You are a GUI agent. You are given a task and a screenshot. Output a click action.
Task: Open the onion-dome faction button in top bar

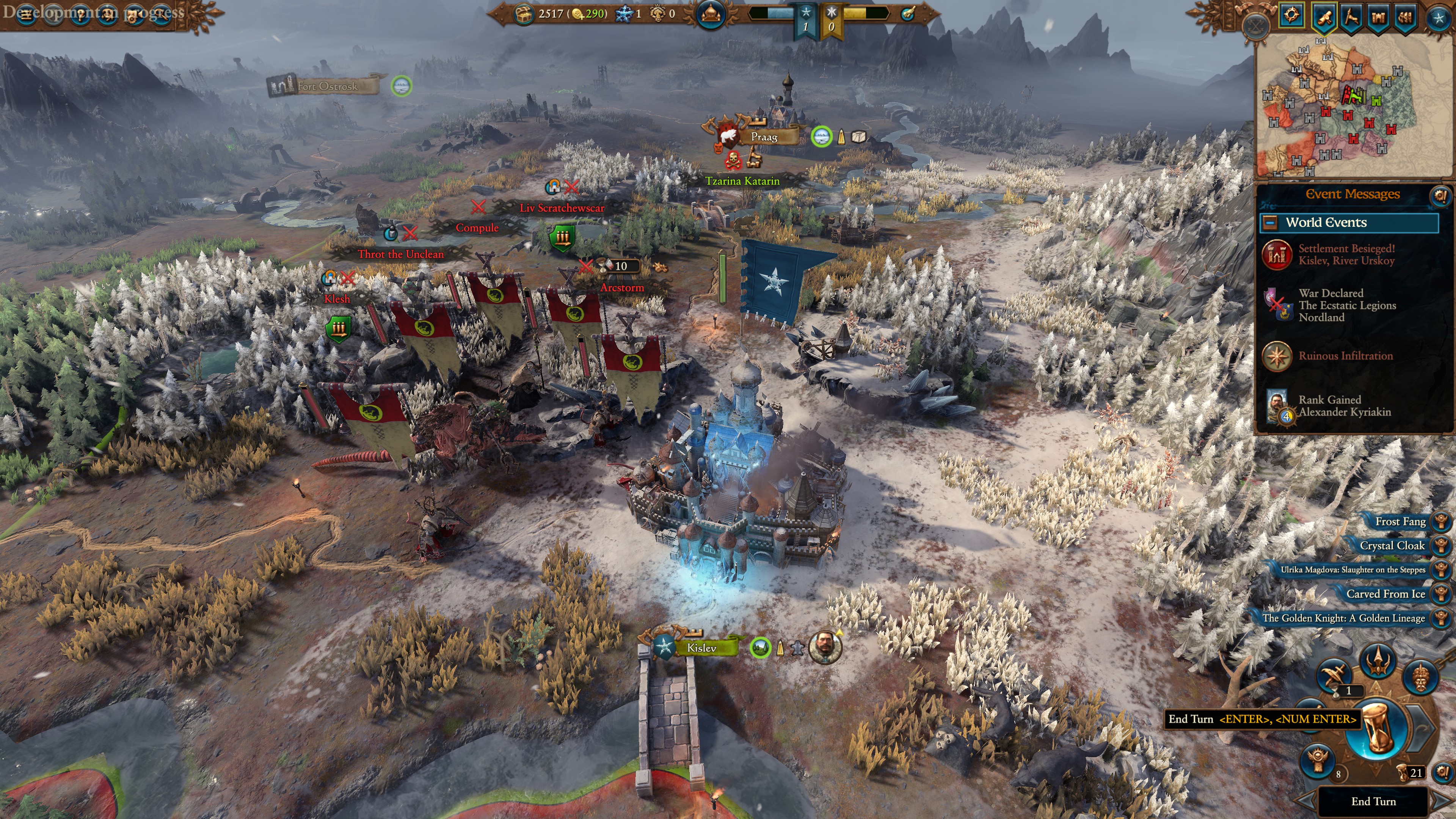[711, 14]
